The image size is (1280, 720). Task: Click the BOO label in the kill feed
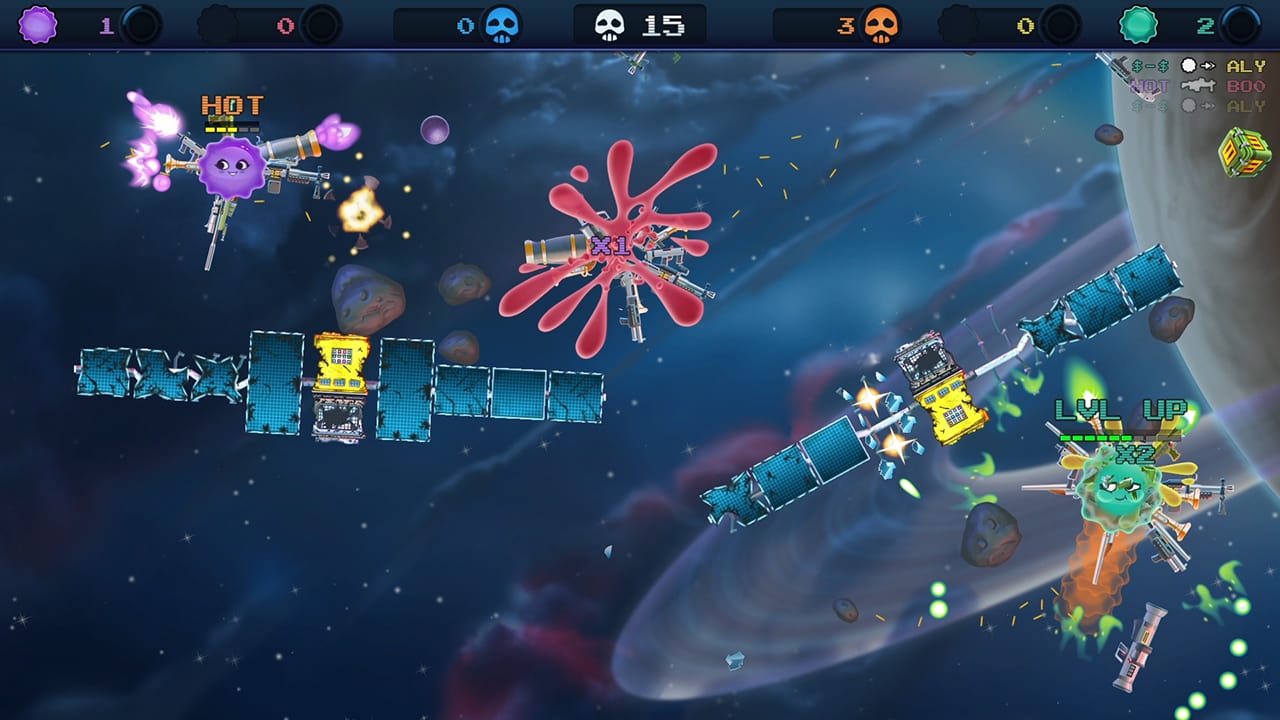pos(1245,85)
